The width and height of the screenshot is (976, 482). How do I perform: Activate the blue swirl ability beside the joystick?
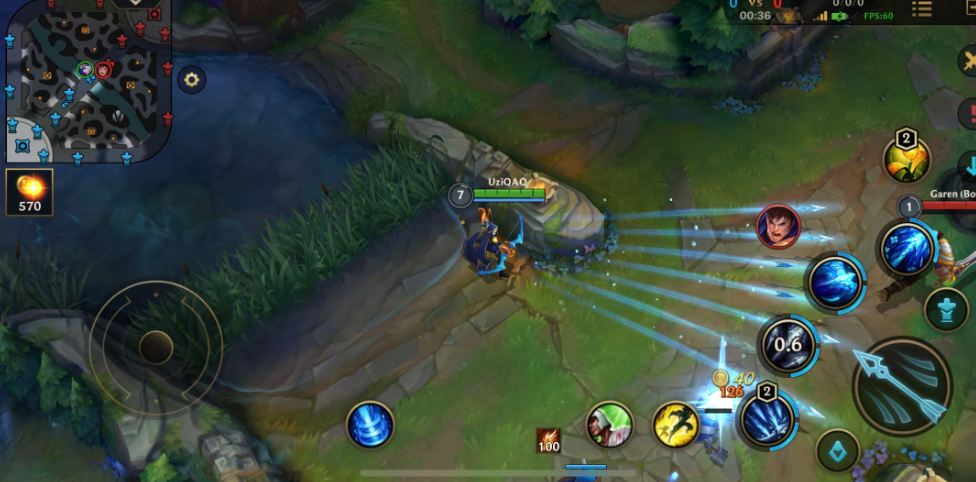pyautogui.click(x=370, y=424)
